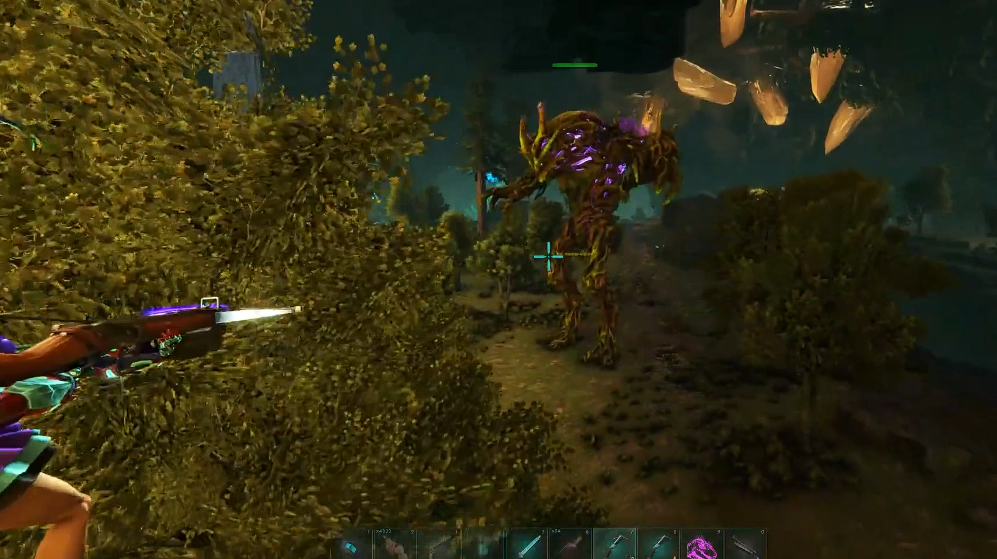Select the cyan item in hotbar slot 1
The height and width of the screenshot is (559, 997).
coord(351,545)
